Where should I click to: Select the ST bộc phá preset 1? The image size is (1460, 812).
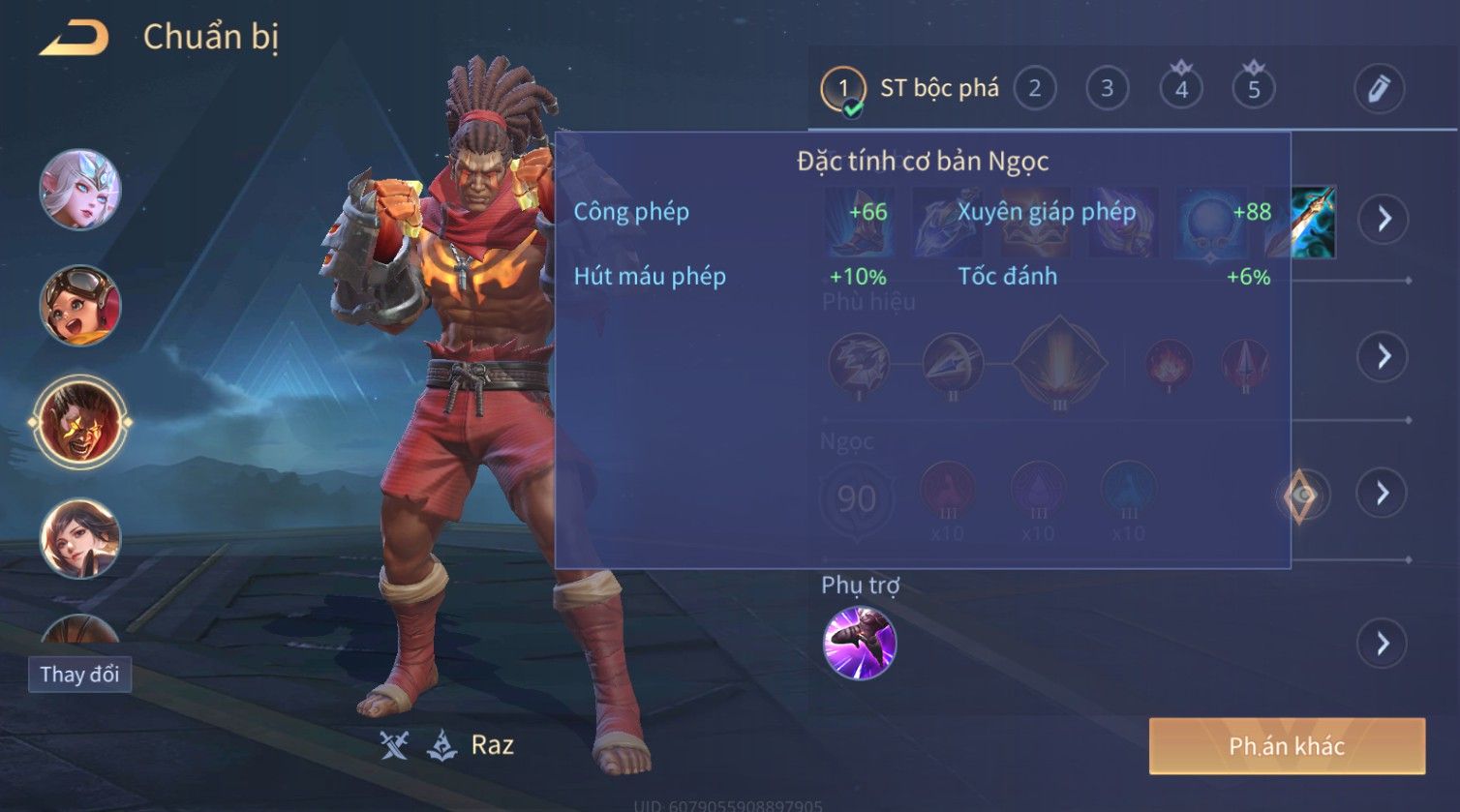843,89
